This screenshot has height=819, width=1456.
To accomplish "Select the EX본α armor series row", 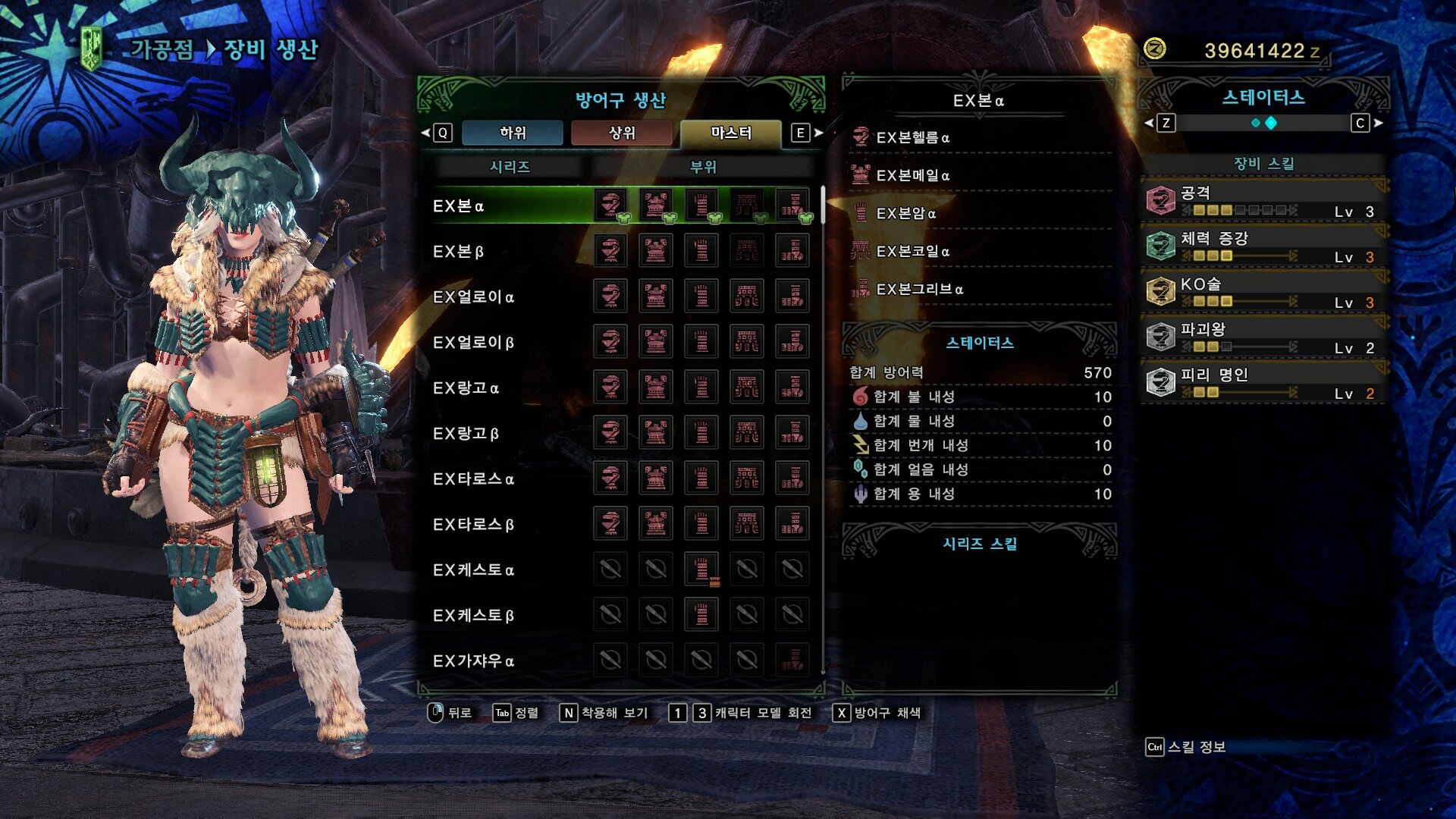I will pos(459,206).
